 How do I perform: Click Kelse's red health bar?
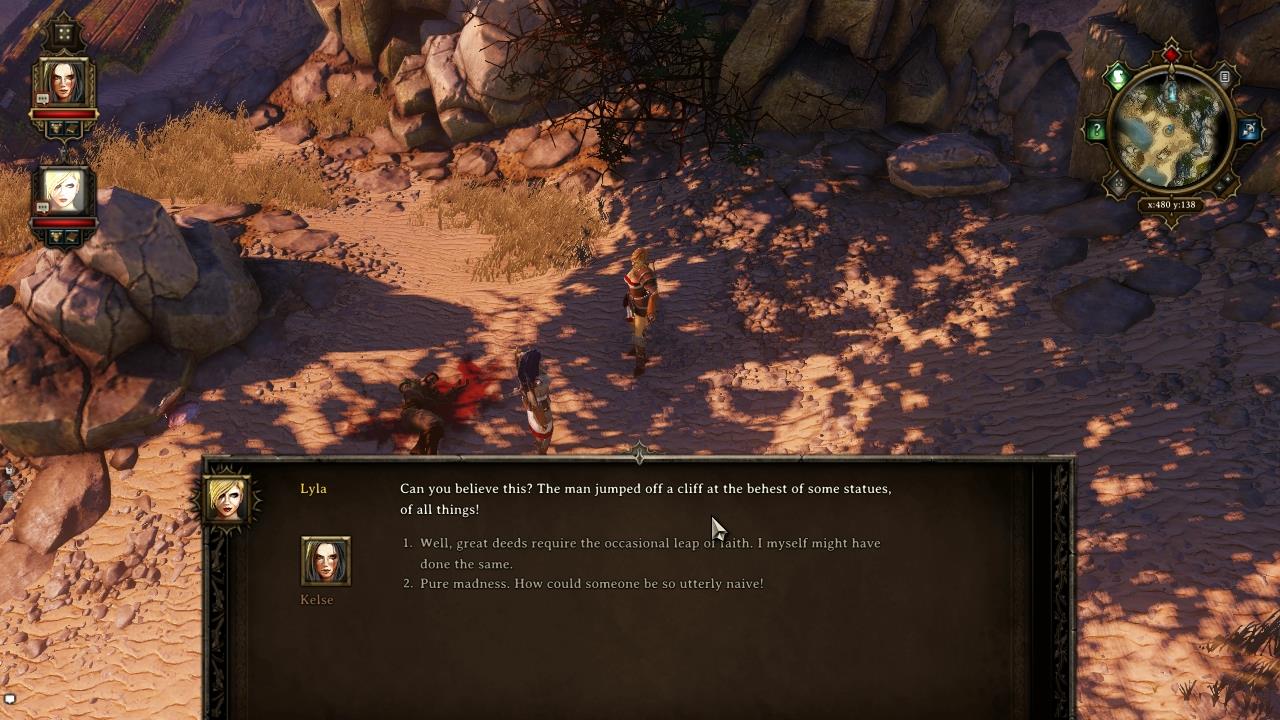[x=64, y=113]
